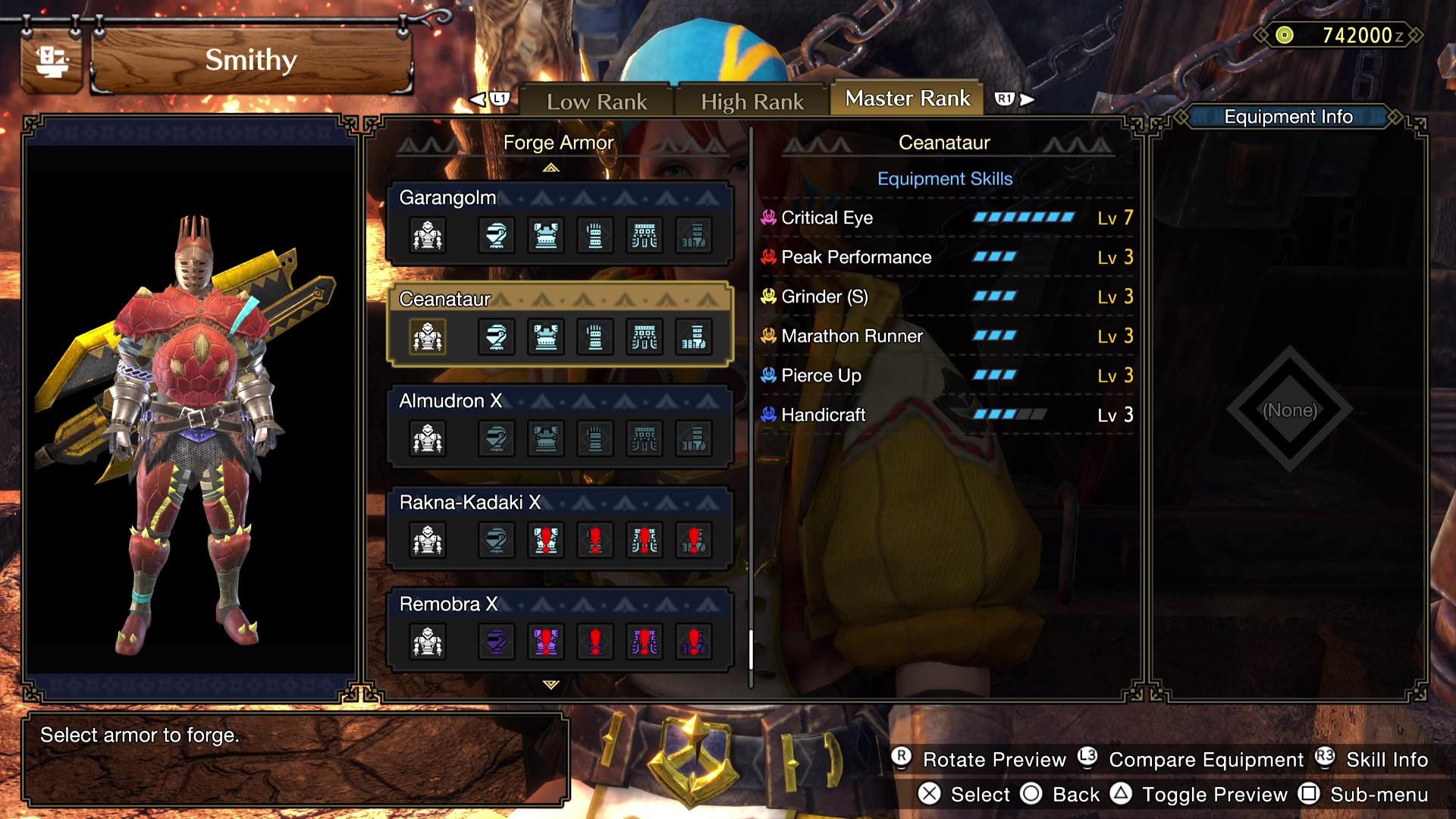1456x819 pixels.
Task: Choose the Remobra X purple helm icon
Action: [496, 642]
